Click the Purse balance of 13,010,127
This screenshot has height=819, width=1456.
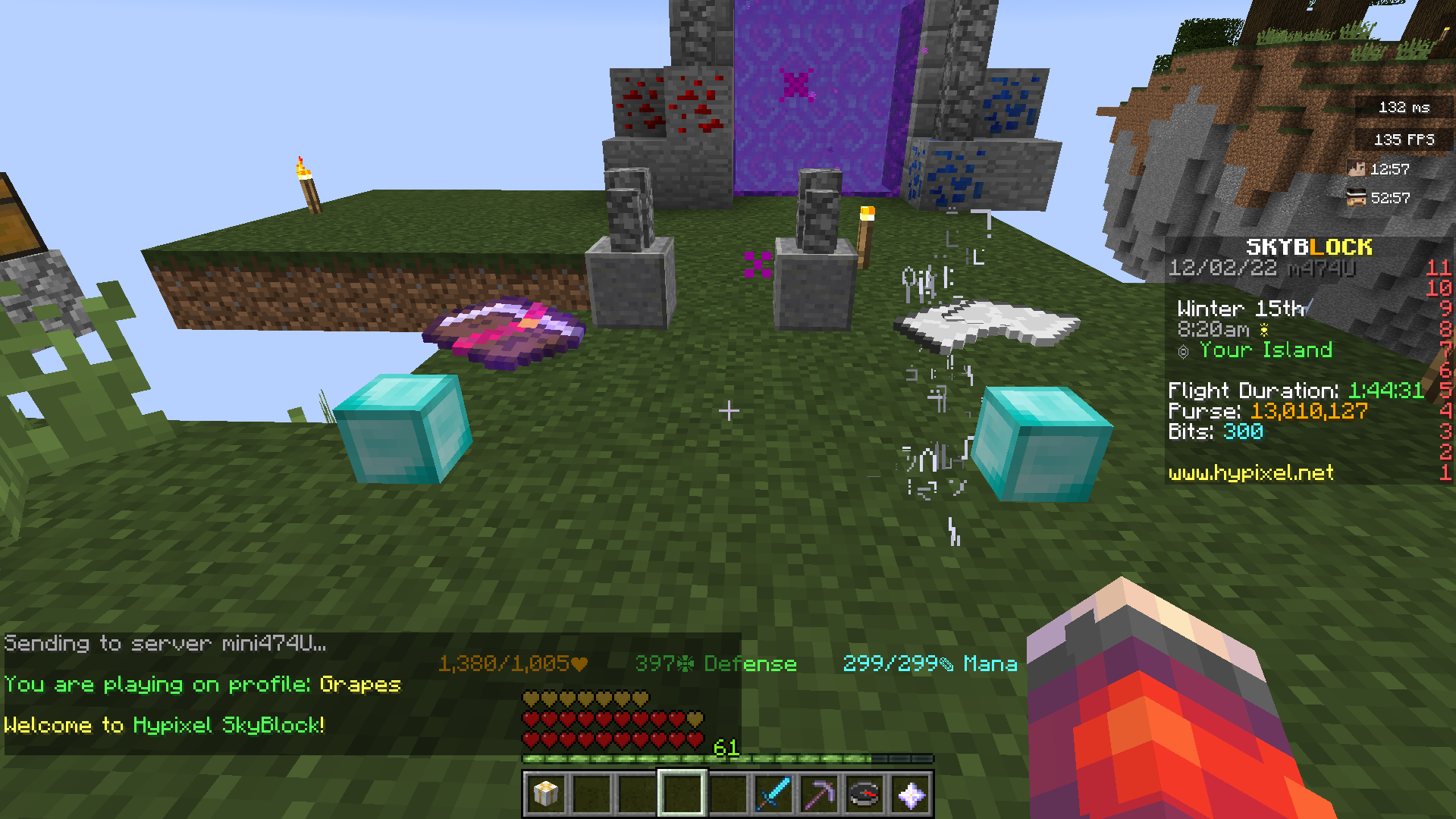point(1269,410)
